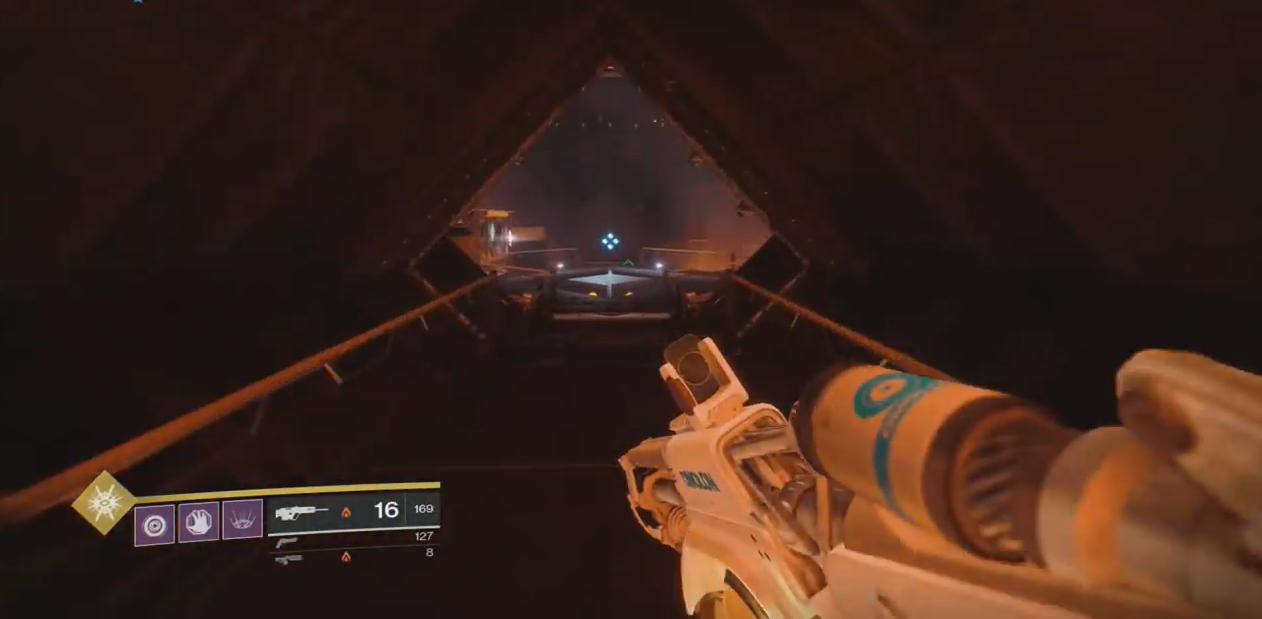Select the equipped rifle weapon icon
1262x619 pixels.
click(301, 512)
